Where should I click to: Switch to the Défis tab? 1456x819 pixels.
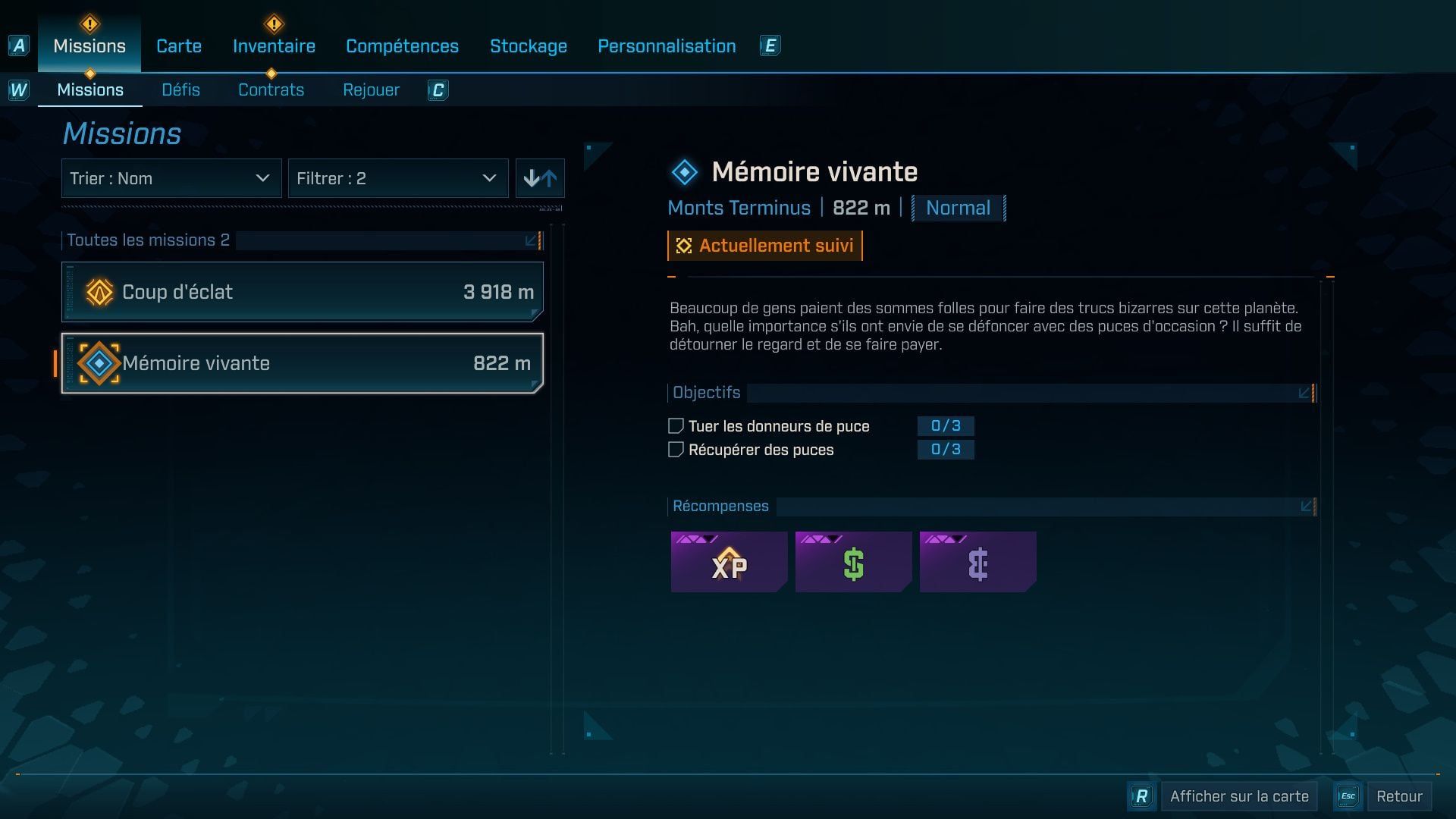click(x=180, y=89)
